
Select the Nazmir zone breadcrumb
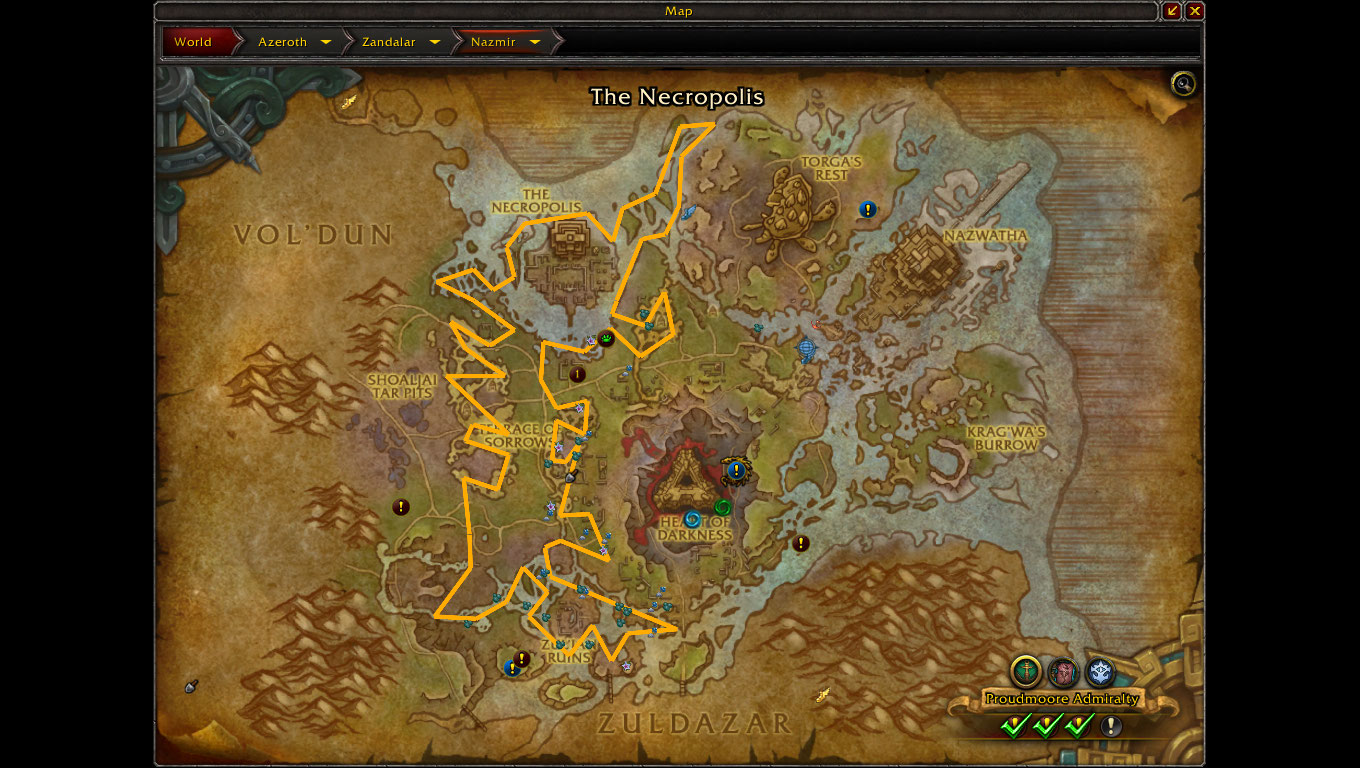493,42
